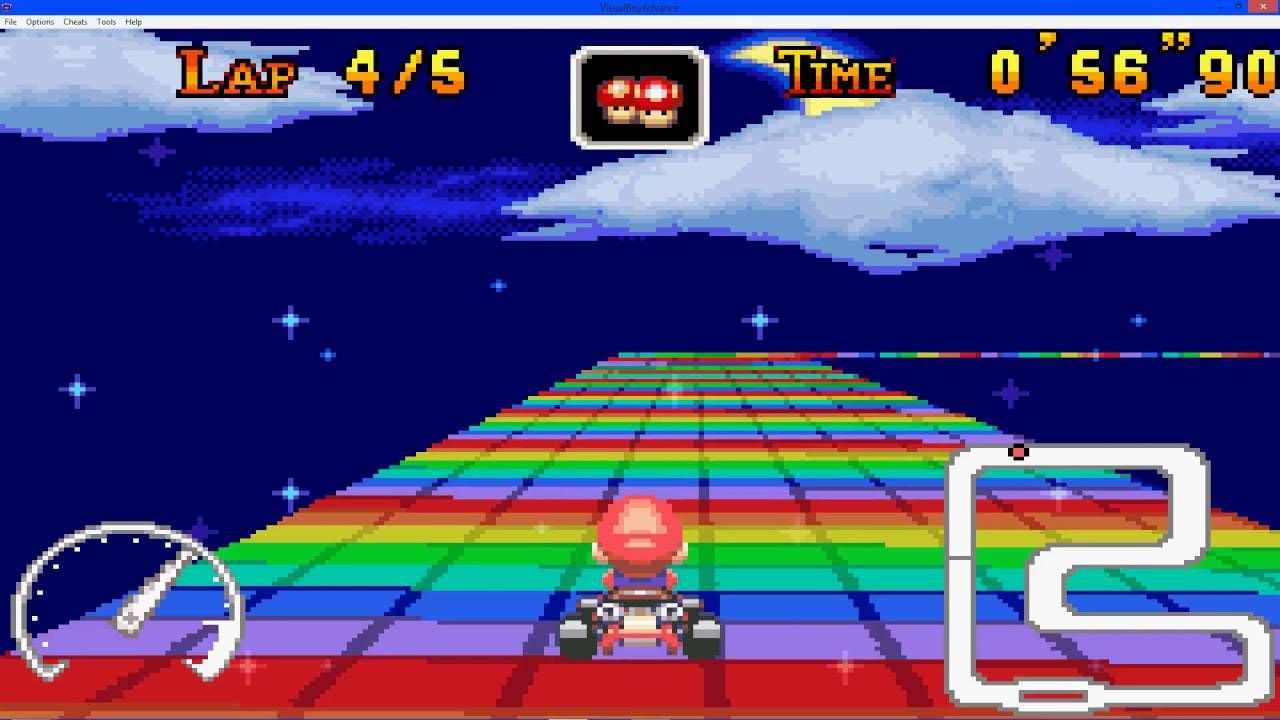Click the LAP 4/5 counter display
The height and width of the screenshot is (720, 1280).
(320, 70)
